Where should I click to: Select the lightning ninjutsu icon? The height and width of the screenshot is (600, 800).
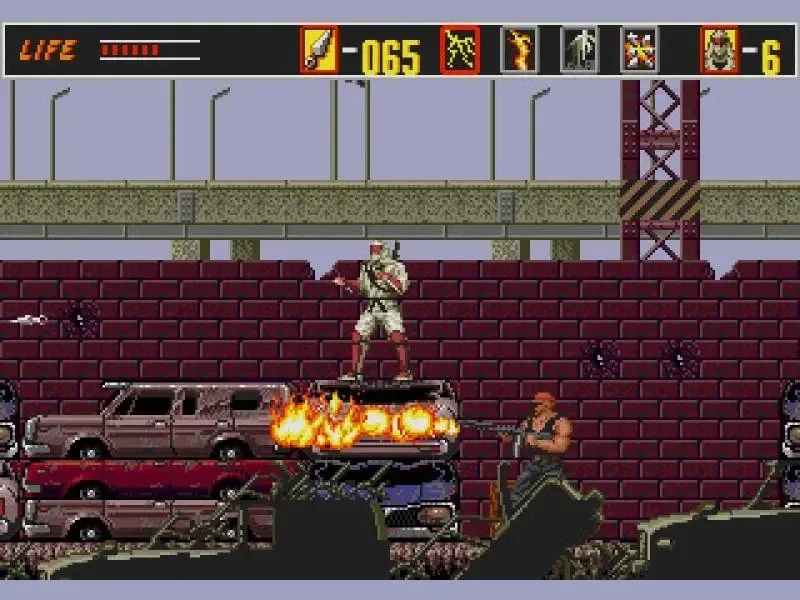tap(460, 50)
